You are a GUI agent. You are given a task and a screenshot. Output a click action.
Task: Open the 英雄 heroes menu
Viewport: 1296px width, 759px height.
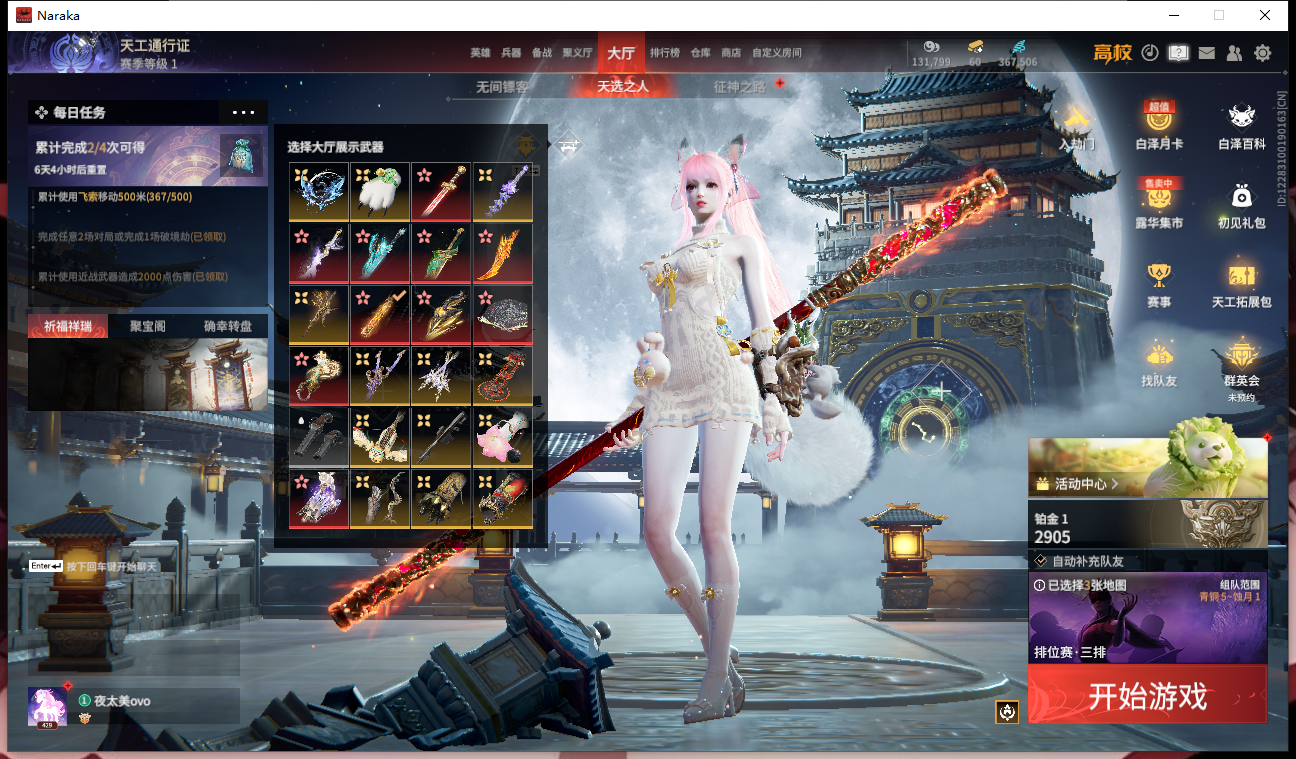coord(480,53)
